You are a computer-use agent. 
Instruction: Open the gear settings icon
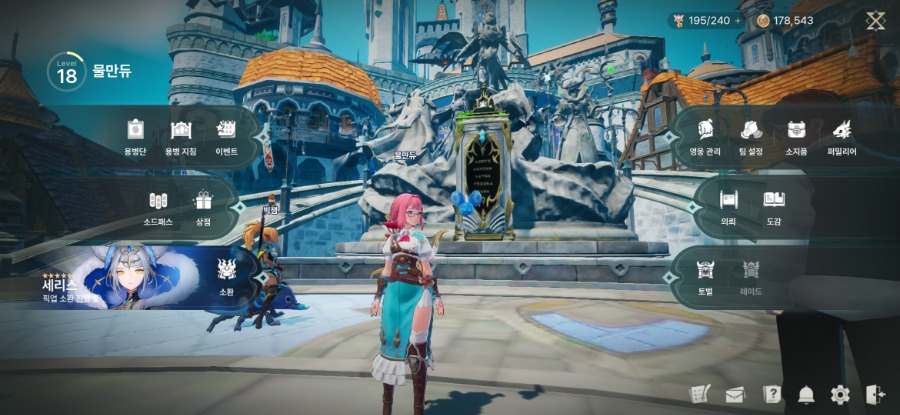coord(840,395)
